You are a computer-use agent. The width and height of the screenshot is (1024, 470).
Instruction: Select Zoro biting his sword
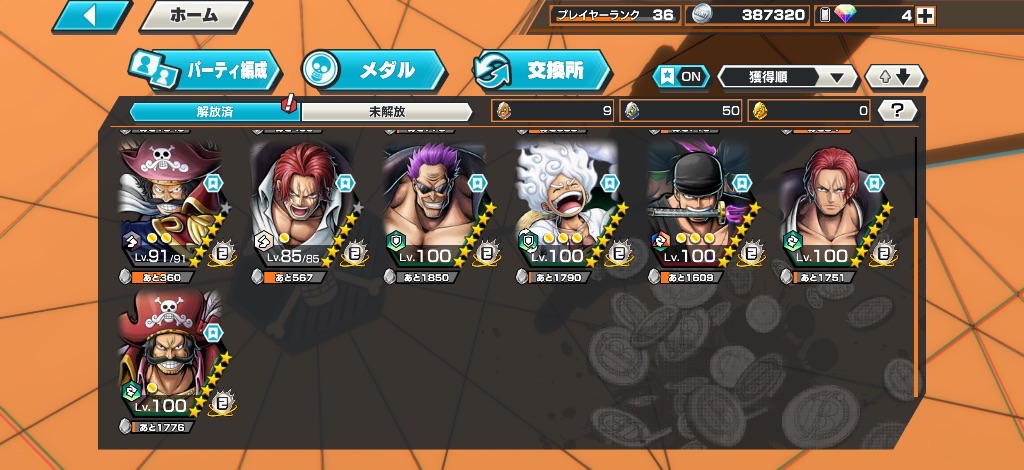click(x=699, y=208)
